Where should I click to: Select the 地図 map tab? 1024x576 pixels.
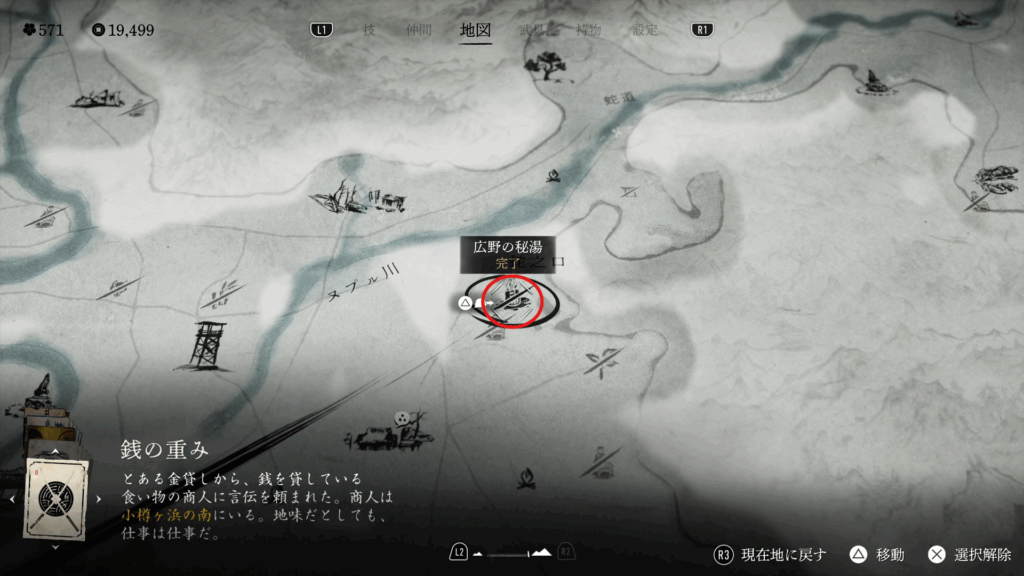[x=475, y=30]
